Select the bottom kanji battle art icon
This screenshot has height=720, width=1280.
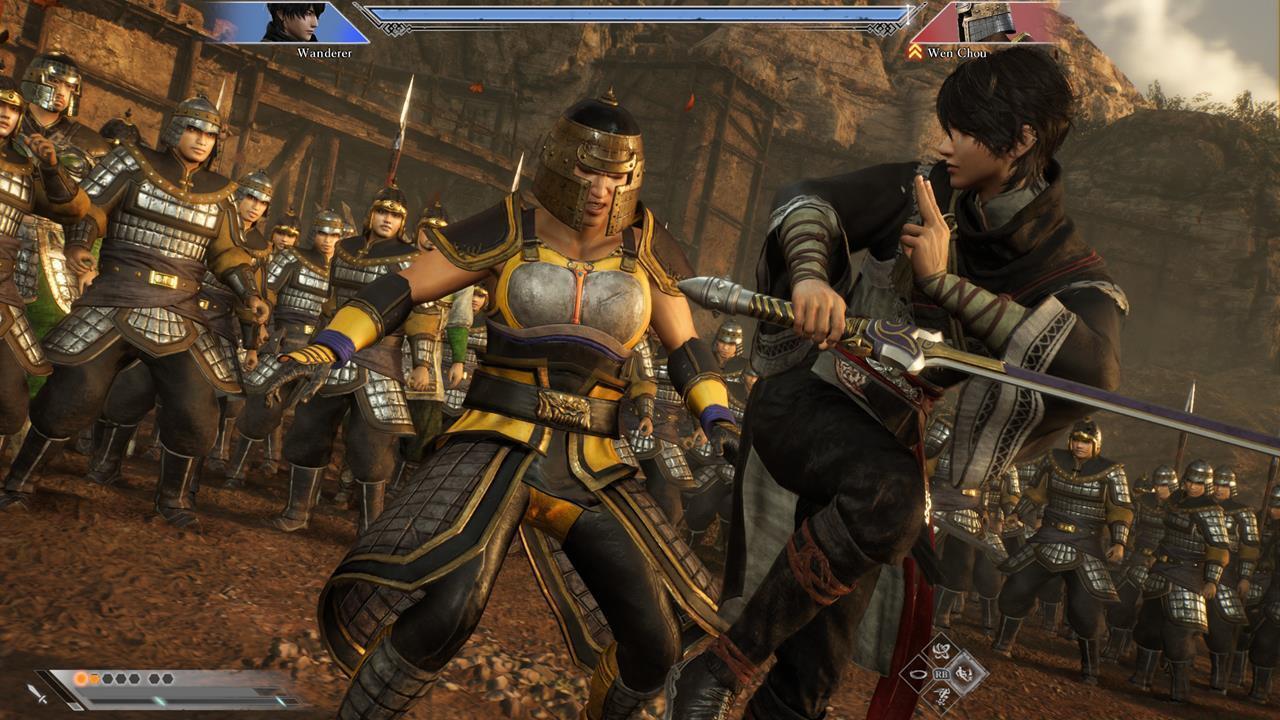[939, 698]
